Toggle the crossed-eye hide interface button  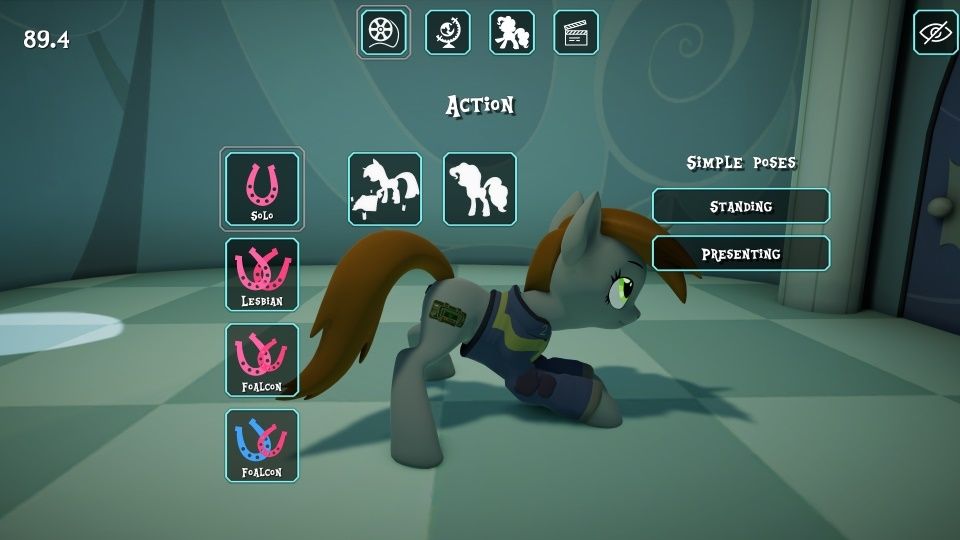coord(935,32)
